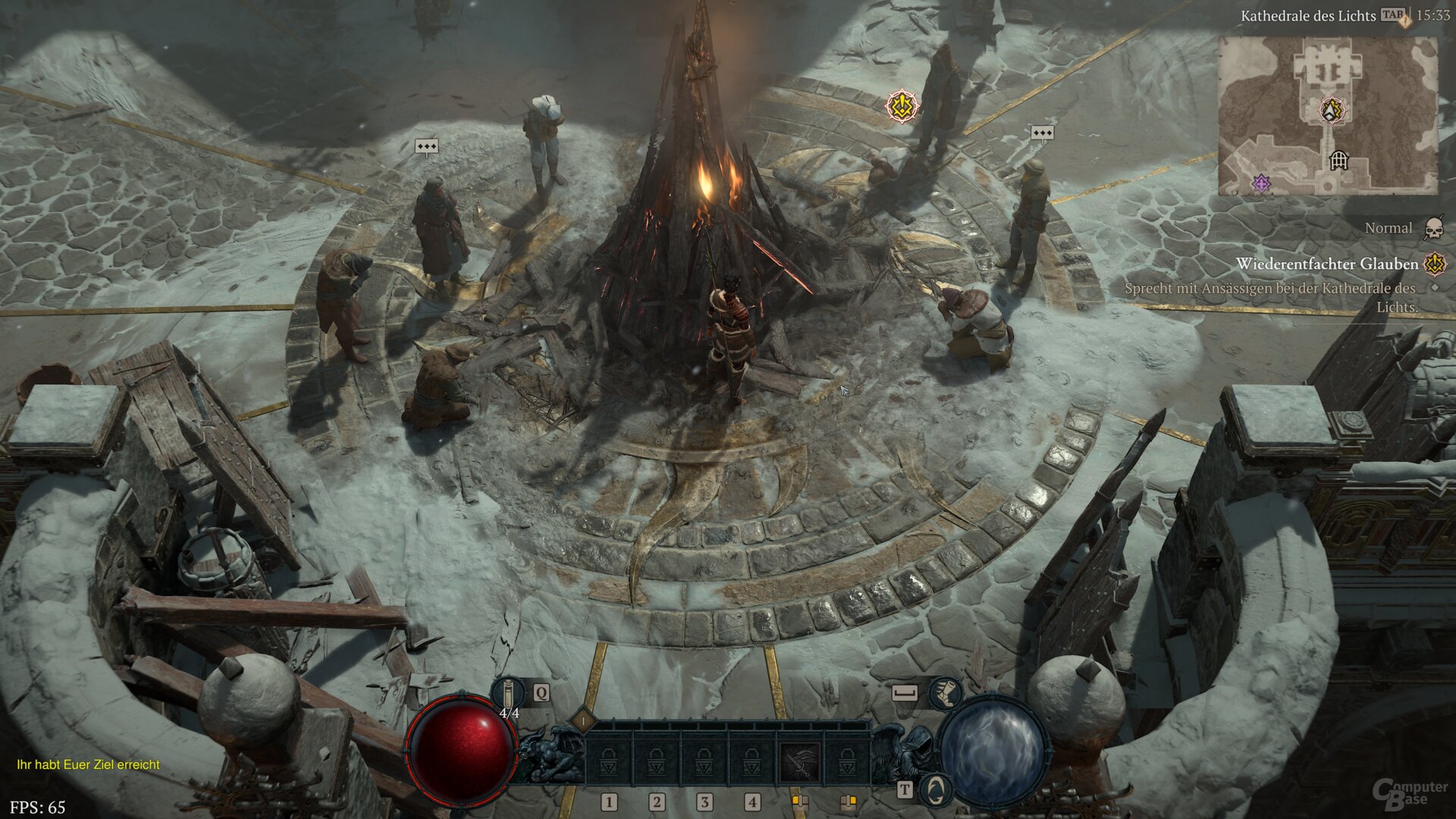Click the purple waypoint marker on the minimap
1456x819 pixels.
point(1261,182)
